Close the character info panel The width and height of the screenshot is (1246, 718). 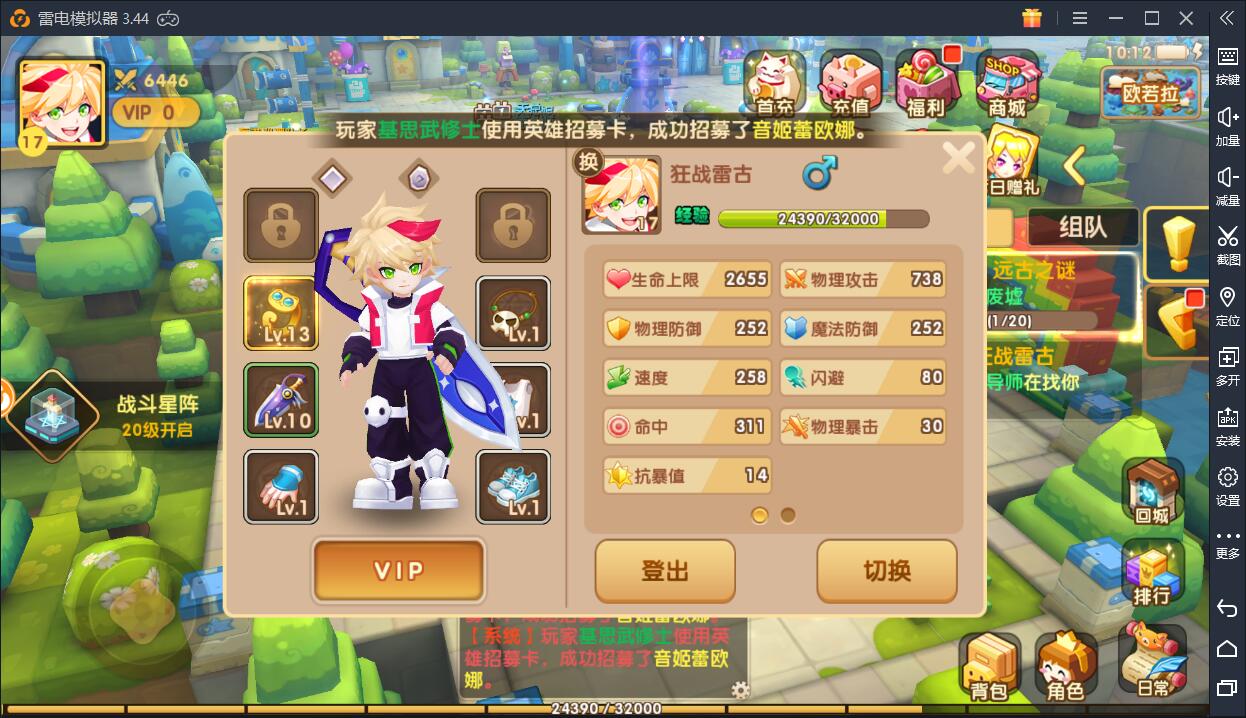coord(958,157)
